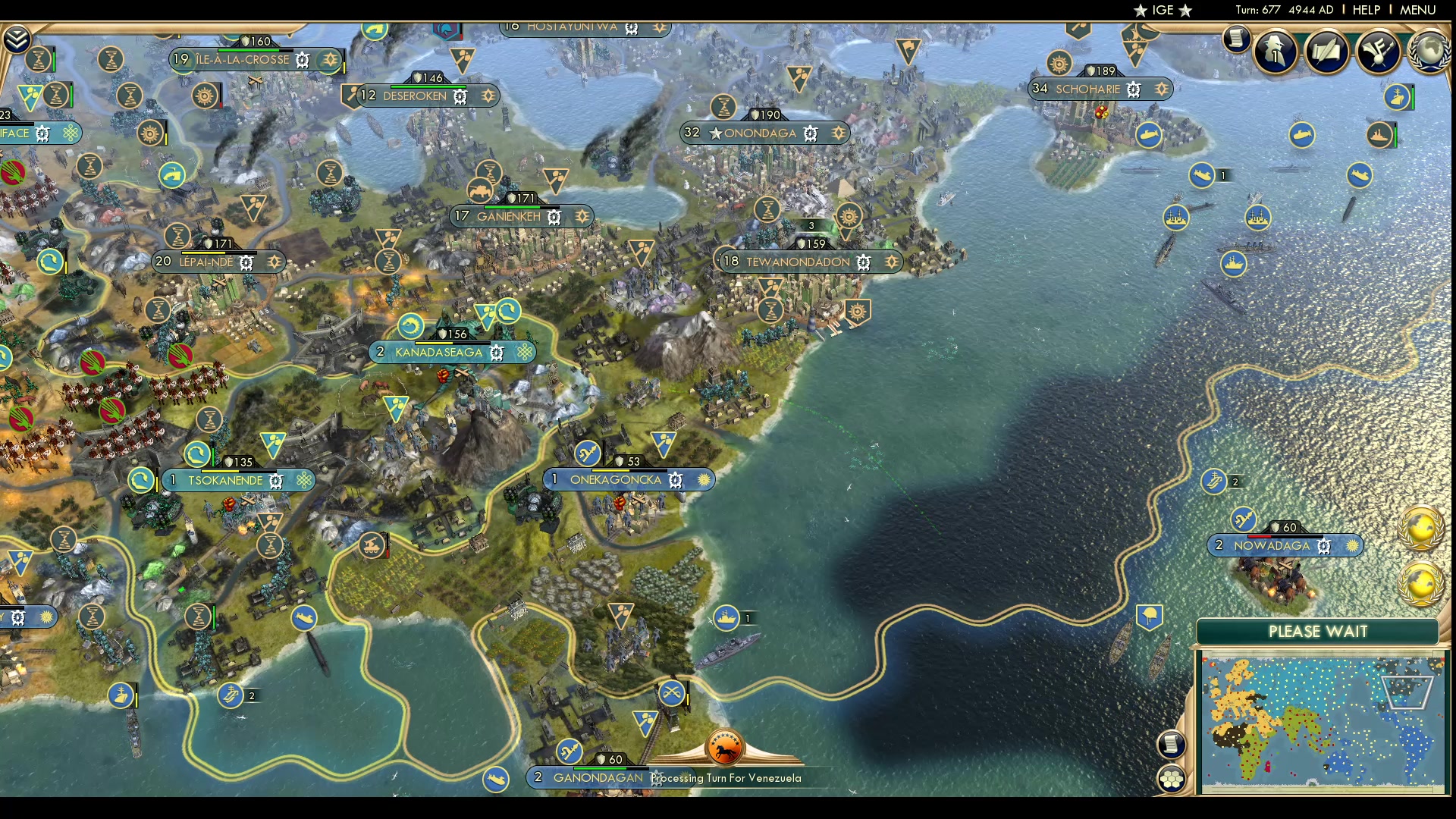Viewport: 1456px width, 819px height.
Task: Select the Onondaga city banner
Action: coord(766,133)
